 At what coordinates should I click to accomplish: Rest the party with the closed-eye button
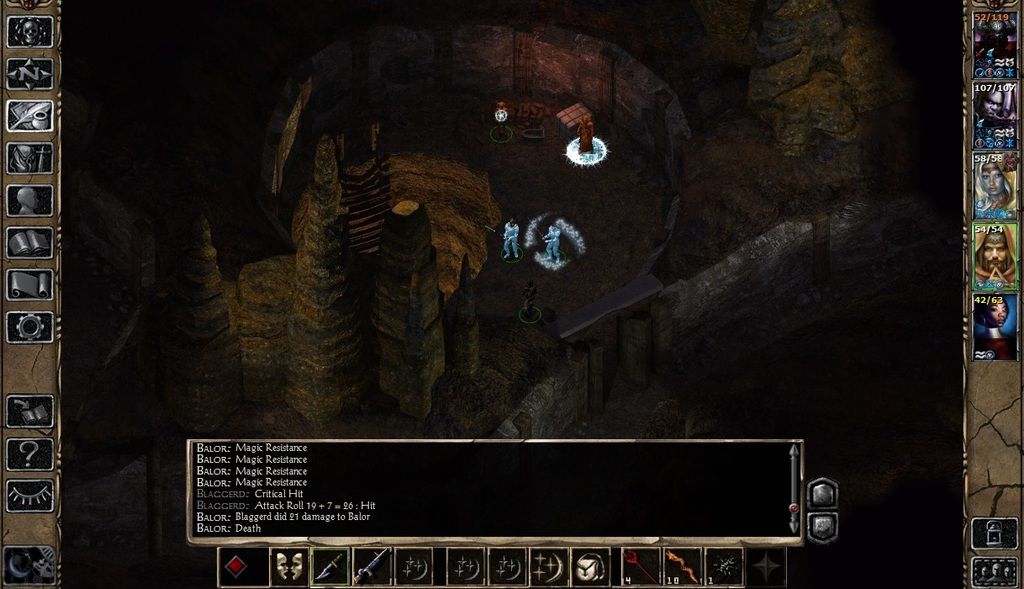pyautogui.click(x=30, y=494)
